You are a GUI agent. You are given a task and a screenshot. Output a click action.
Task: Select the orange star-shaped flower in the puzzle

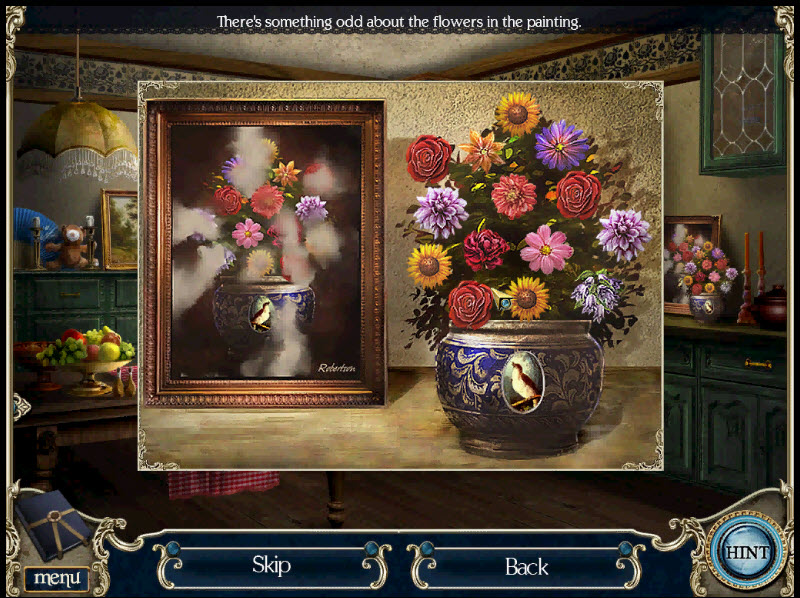pos(483,151)
